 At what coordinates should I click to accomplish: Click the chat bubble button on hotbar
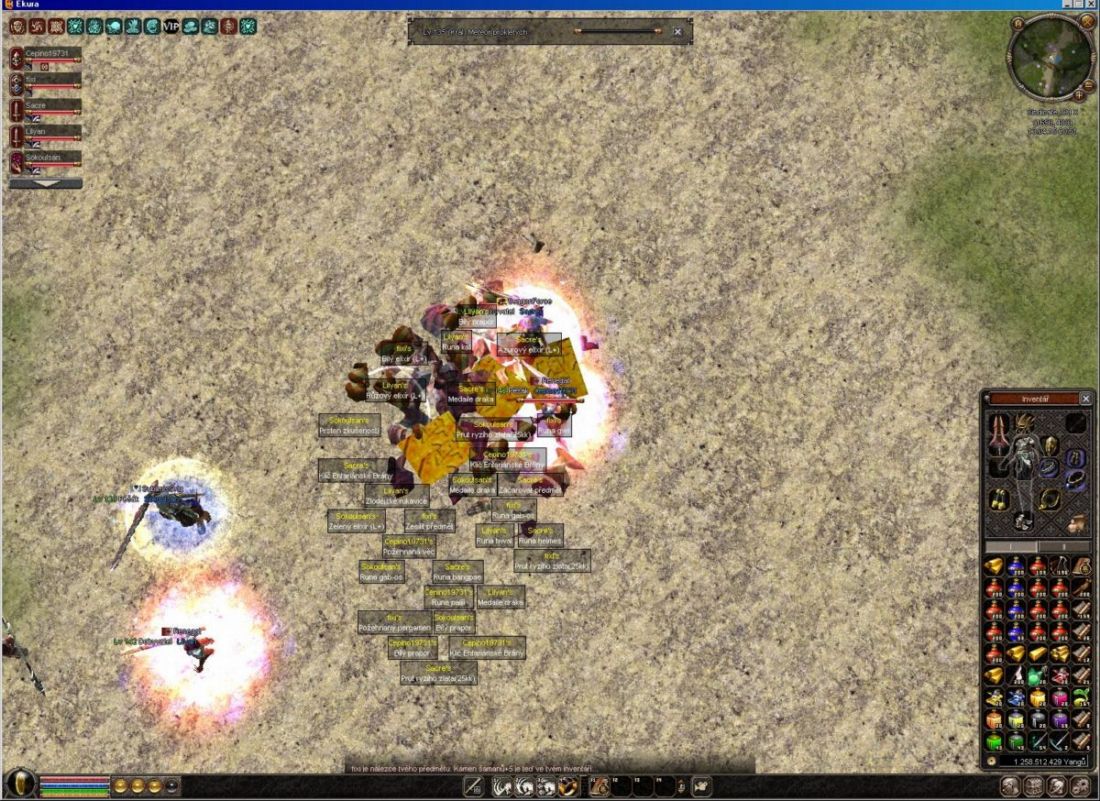[x=701, y=786]
